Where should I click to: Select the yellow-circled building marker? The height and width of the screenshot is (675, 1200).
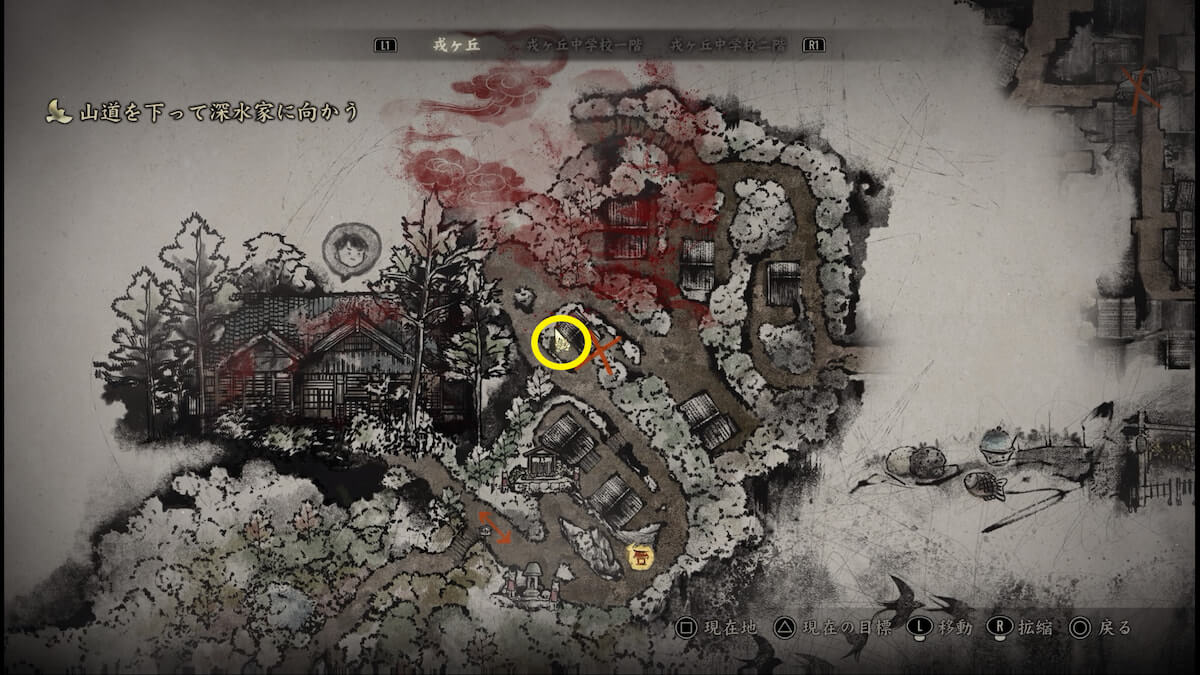(x=562, y=343)
